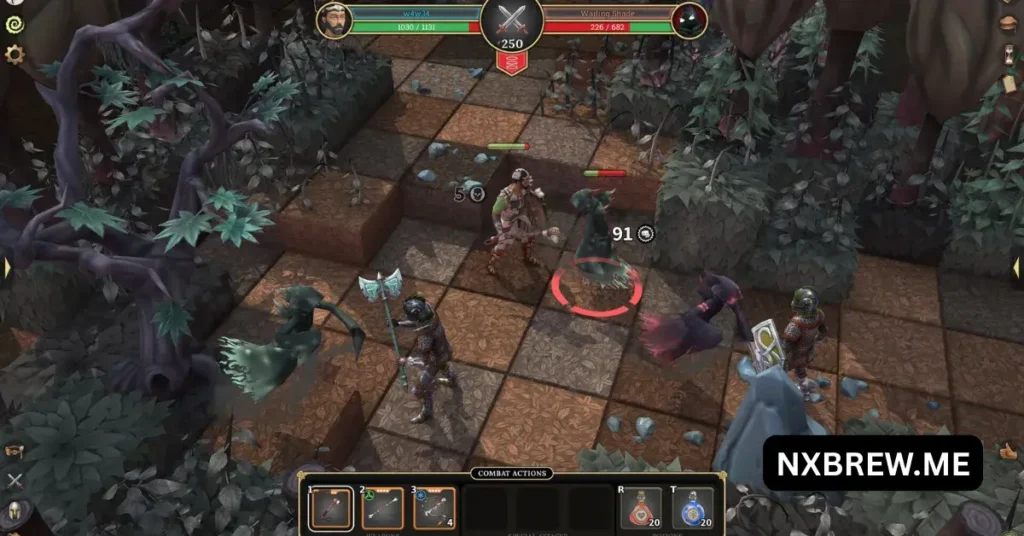Select the third weapon slot with blue badge
1024x536 pixels.
434,508
